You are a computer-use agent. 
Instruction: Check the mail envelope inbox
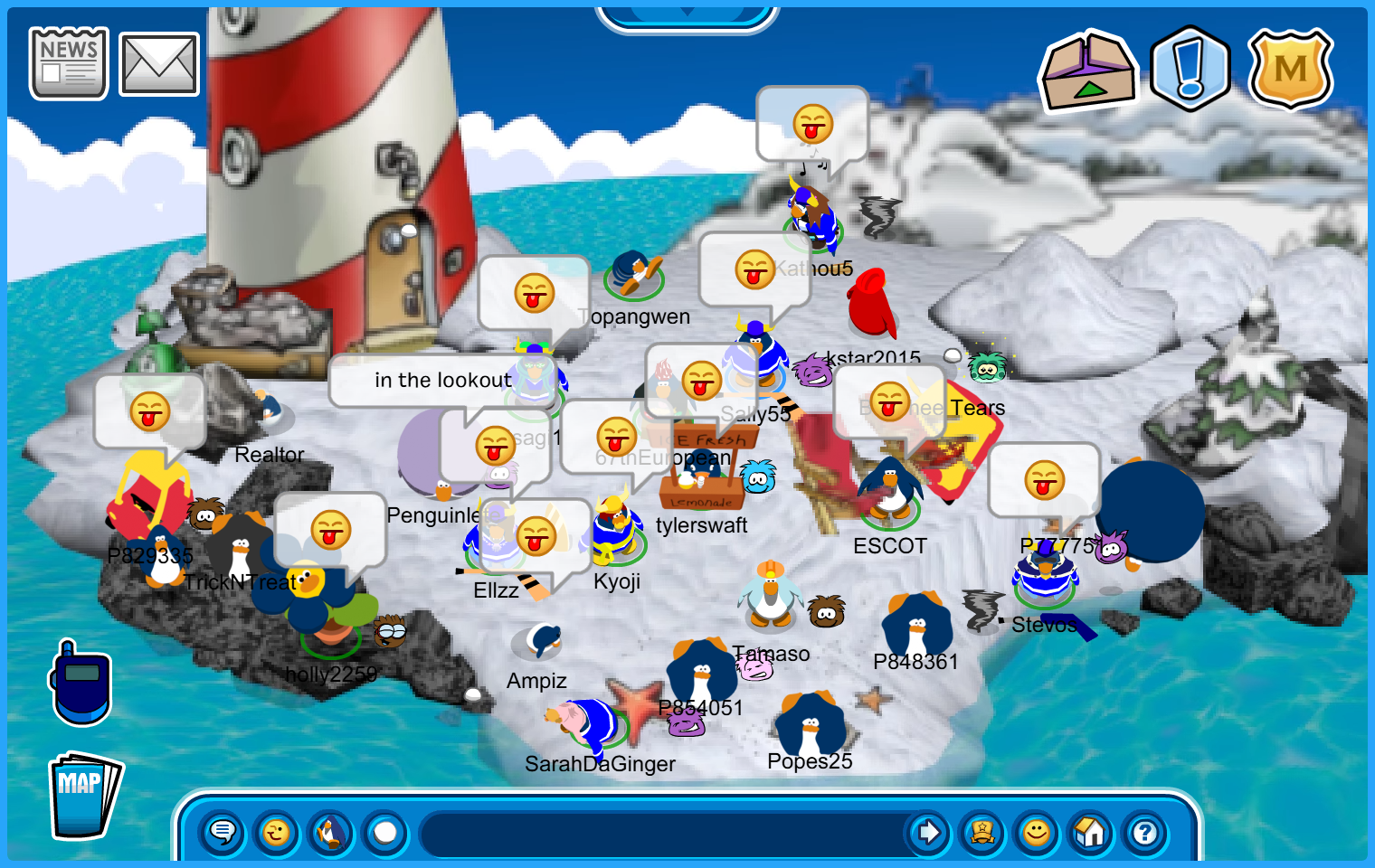point(159,64)
